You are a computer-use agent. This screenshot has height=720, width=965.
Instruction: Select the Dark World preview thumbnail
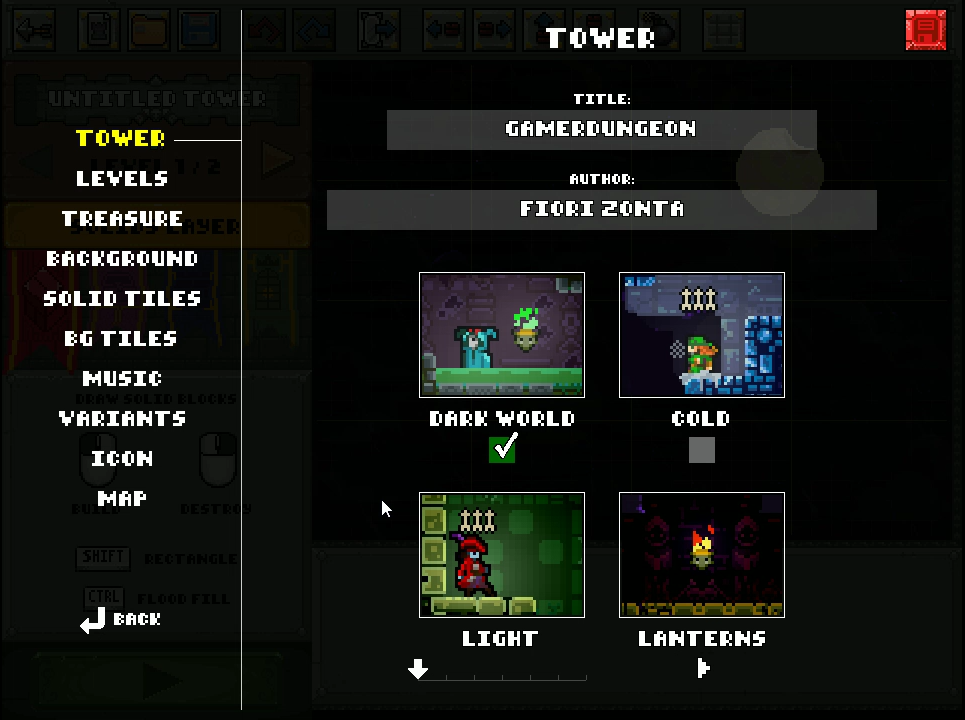coord(502,335)
